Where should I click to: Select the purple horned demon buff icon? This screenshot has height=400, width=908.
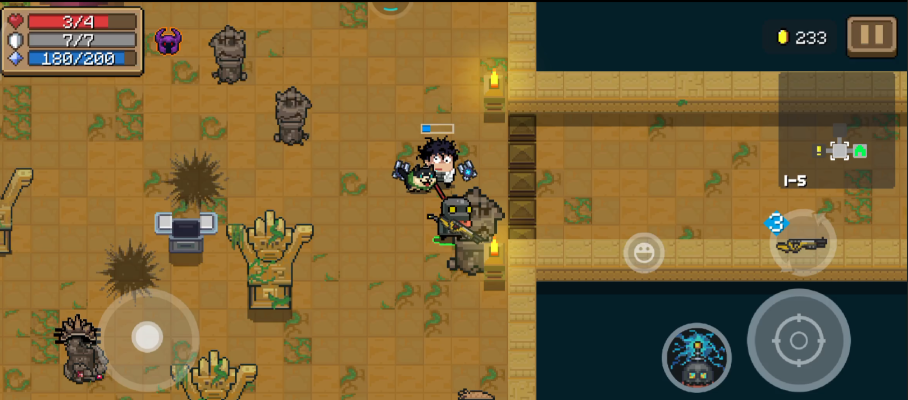168,41
